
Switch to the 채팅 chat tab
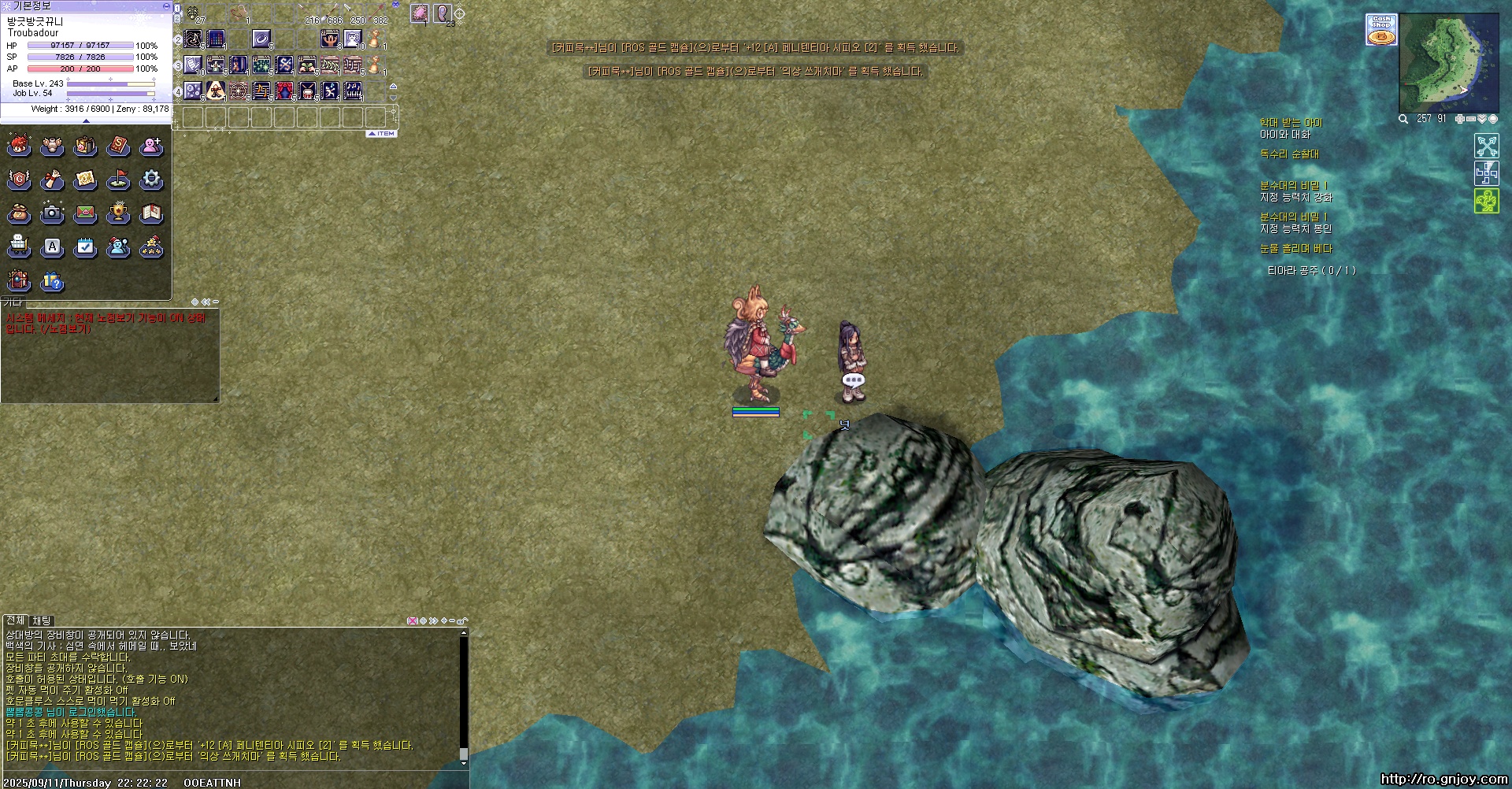(42, 620)
